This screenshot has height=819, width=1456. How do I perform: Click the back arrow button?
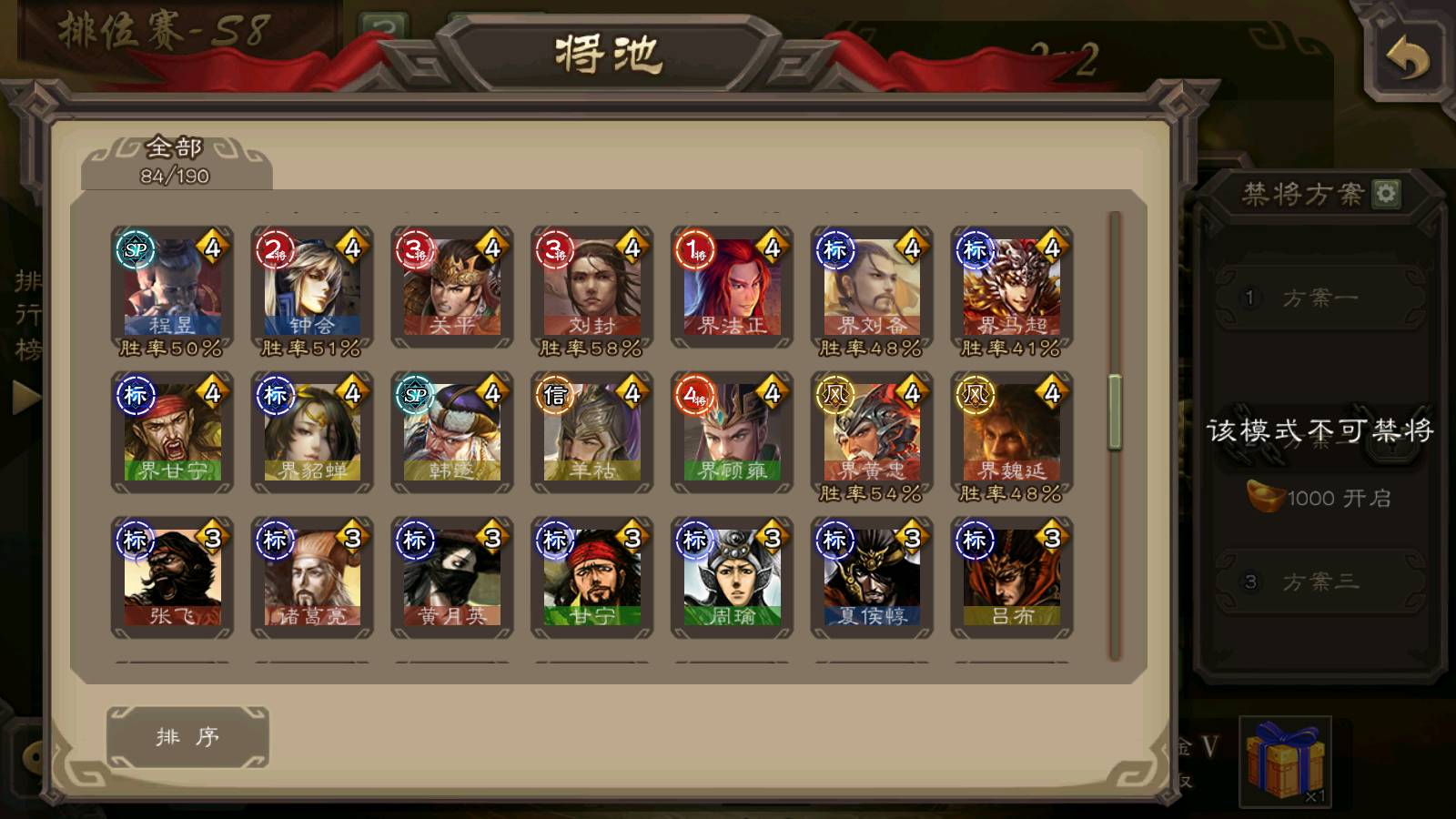click(x=1407, y=59)
